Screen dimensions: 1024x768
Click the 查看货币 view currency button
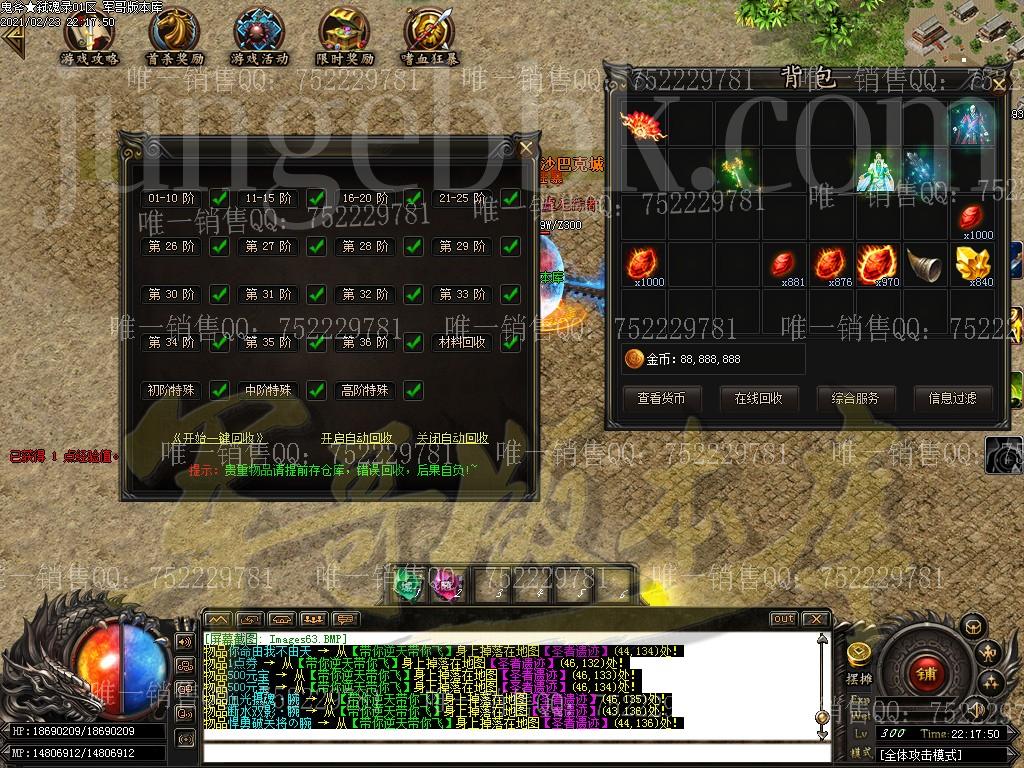pyautogui.click(x=661, y=398)
